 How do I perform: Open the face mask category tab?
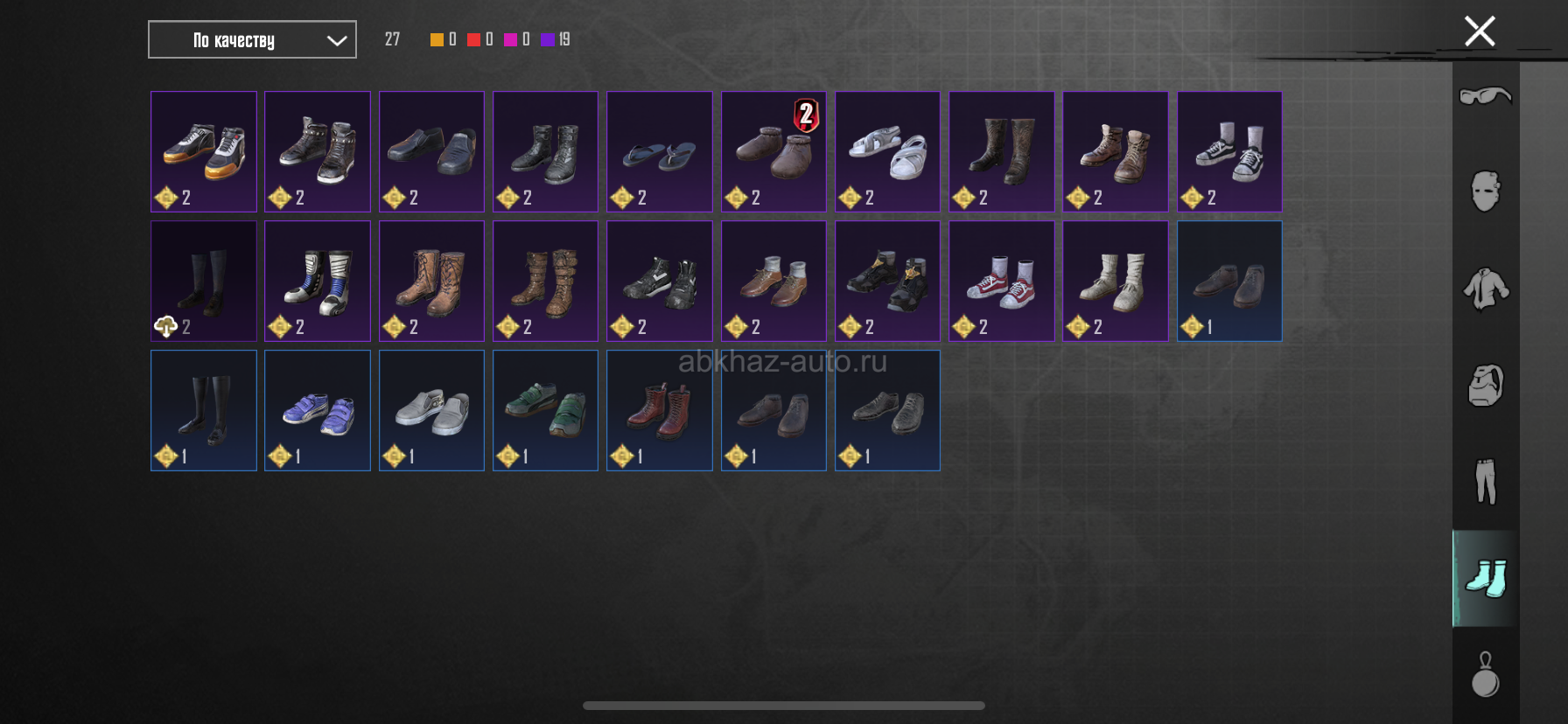click(x=1485, y=191)
